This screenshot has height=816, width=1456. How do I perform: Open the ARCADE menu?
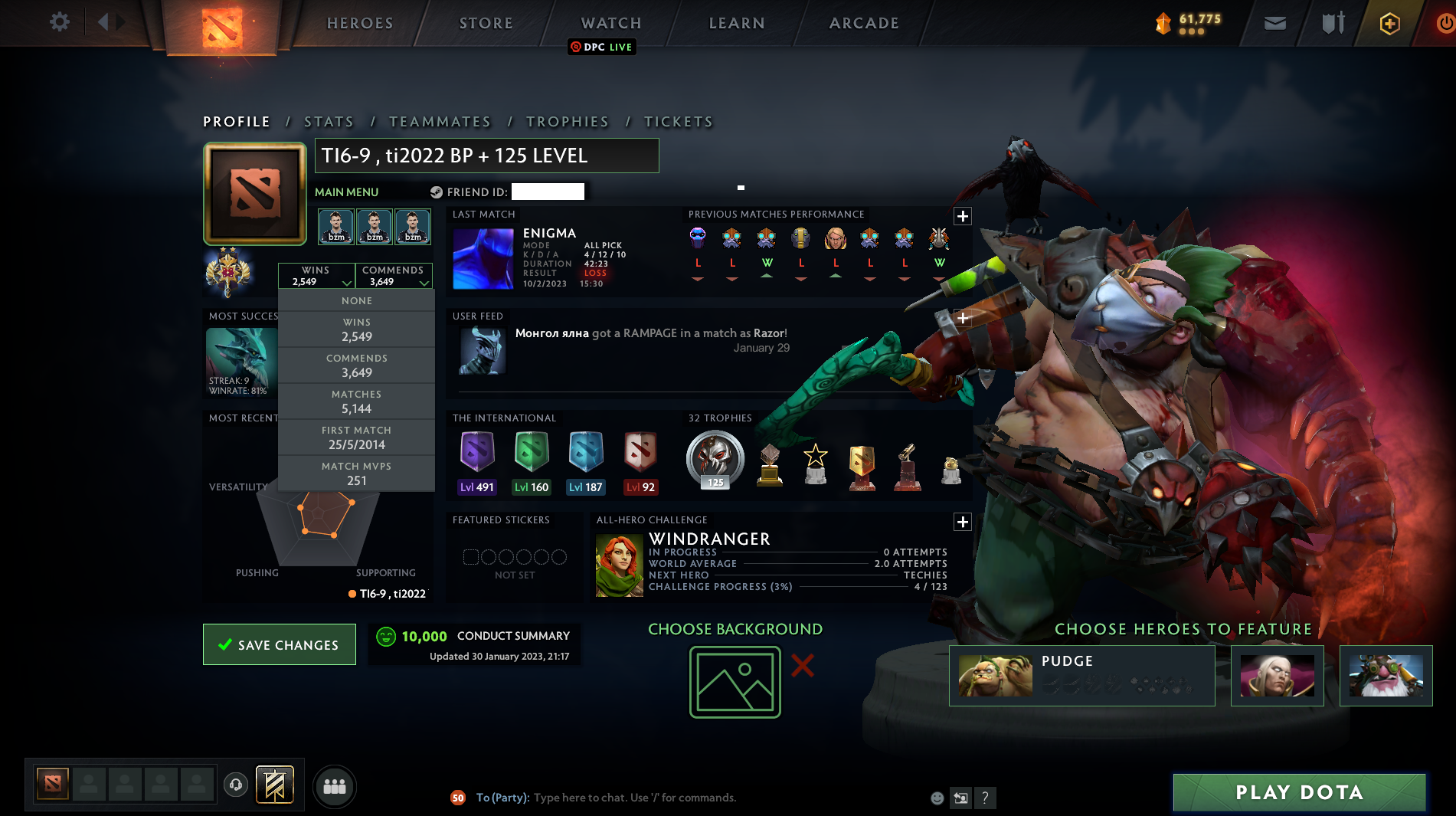864,23
